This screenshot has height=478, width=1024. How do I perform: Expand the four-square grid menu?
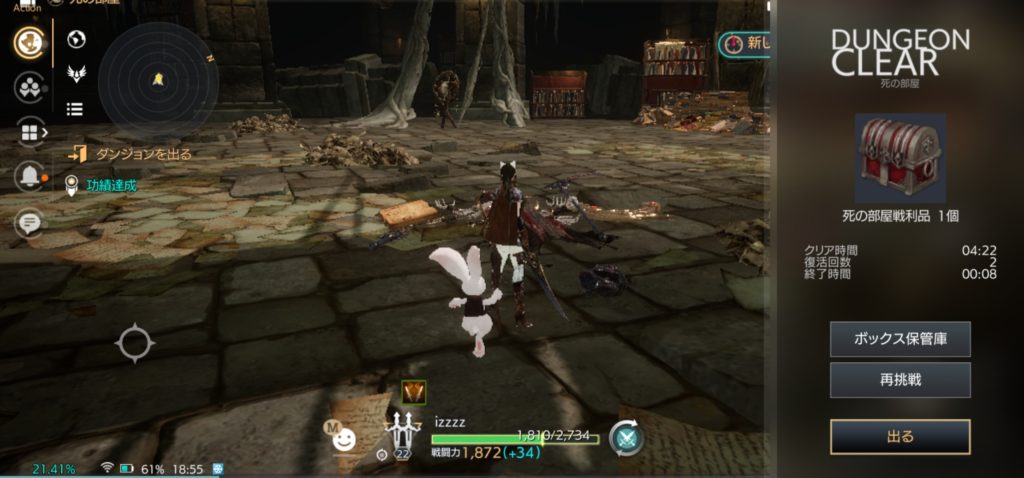(30, 132)
